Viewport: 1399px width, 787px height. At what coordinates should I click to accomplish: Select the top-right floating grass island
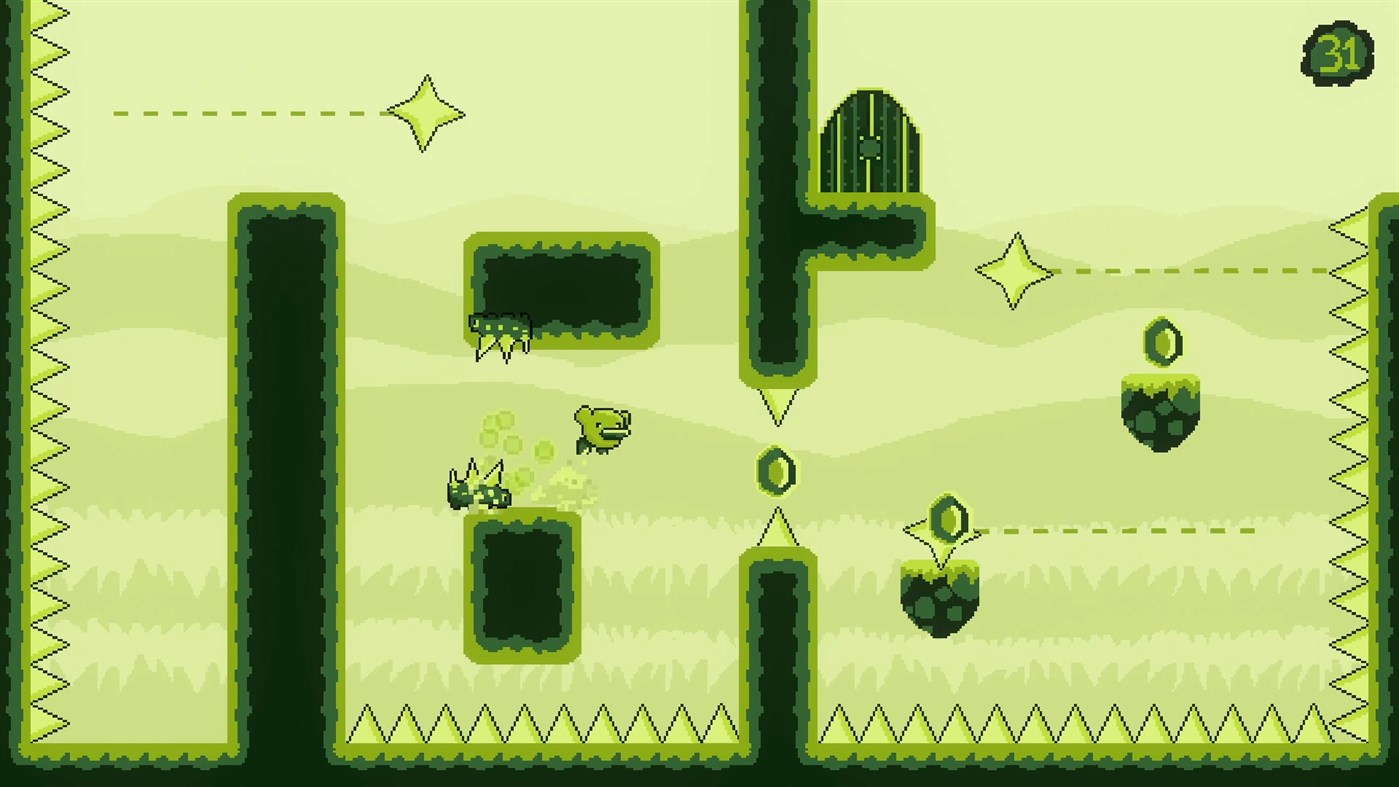1160,408
